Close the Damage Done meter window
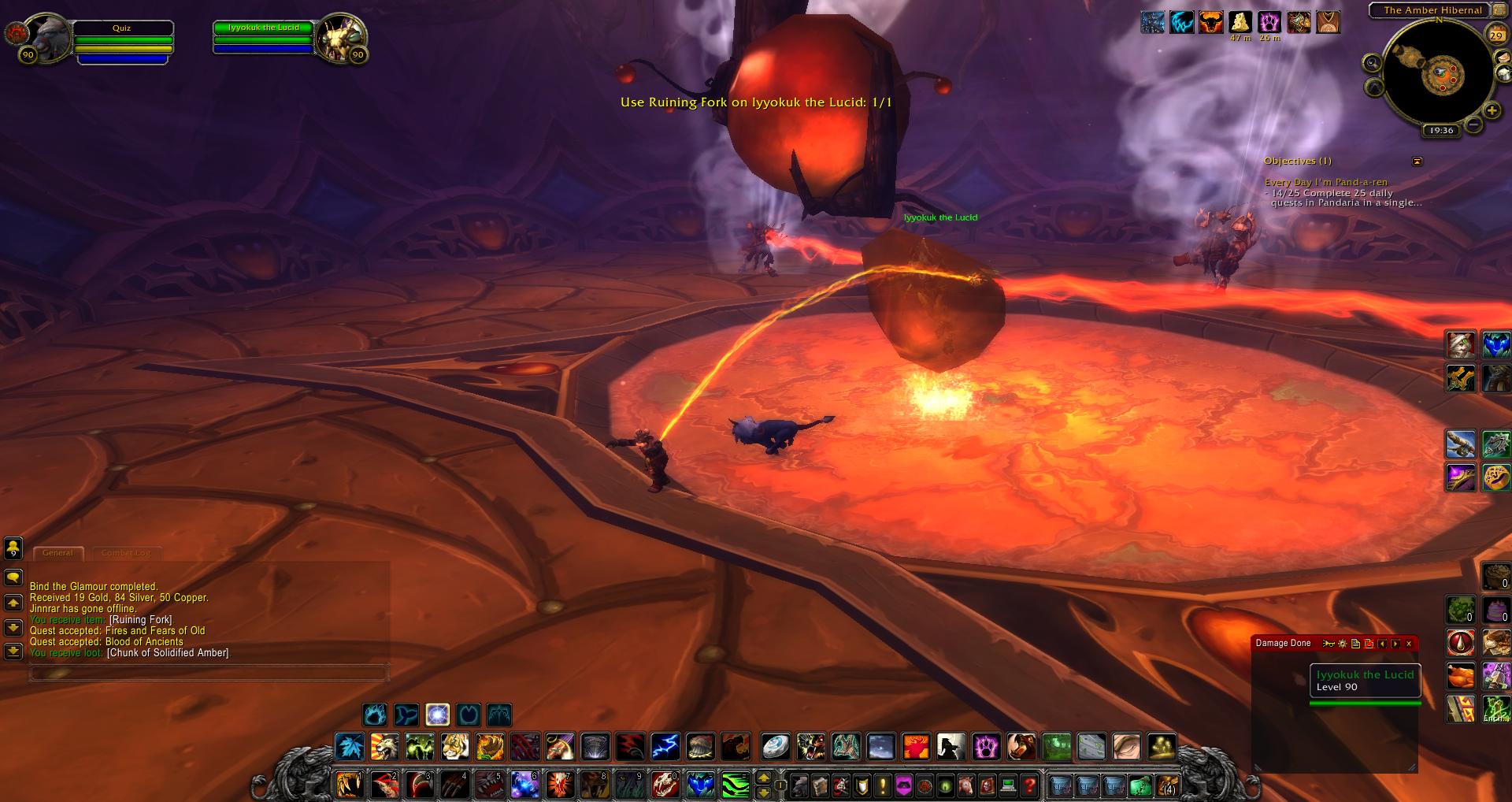This screenshot has width=1512, height=802. 1409,644
